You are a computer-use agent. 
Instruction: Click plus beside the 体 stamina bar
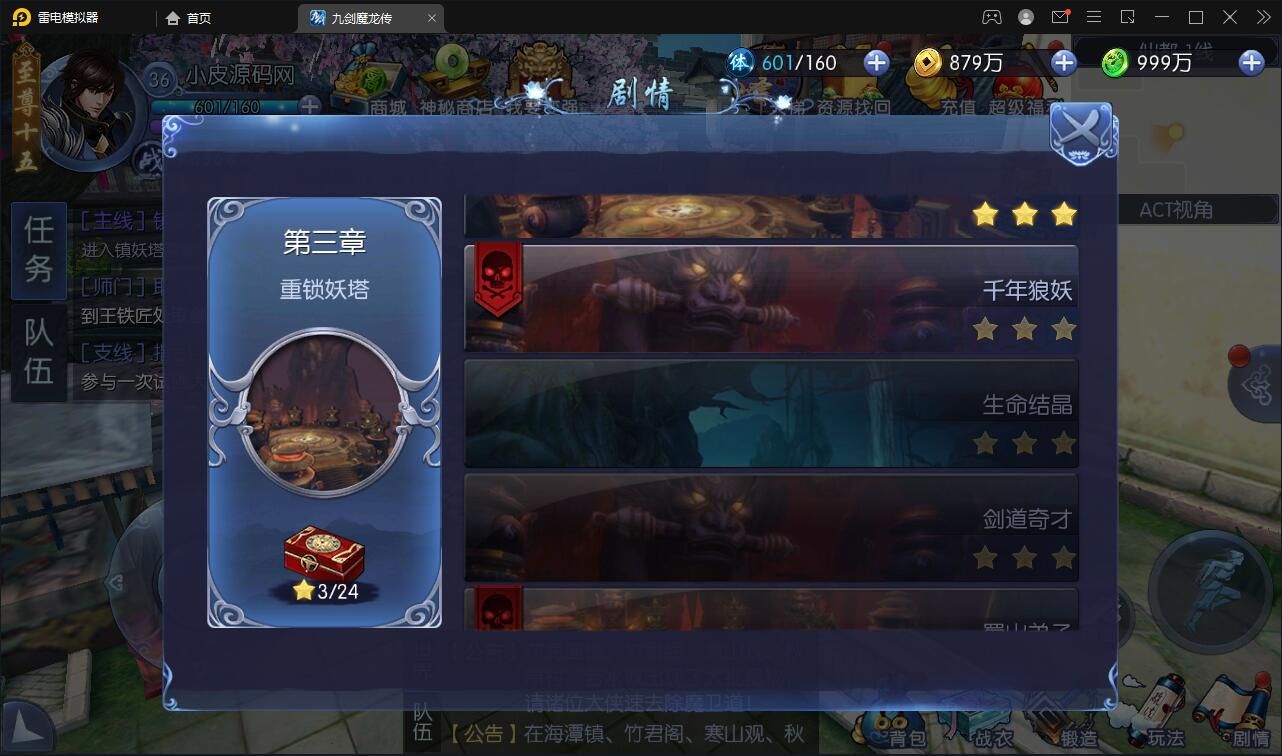point(875,62)
